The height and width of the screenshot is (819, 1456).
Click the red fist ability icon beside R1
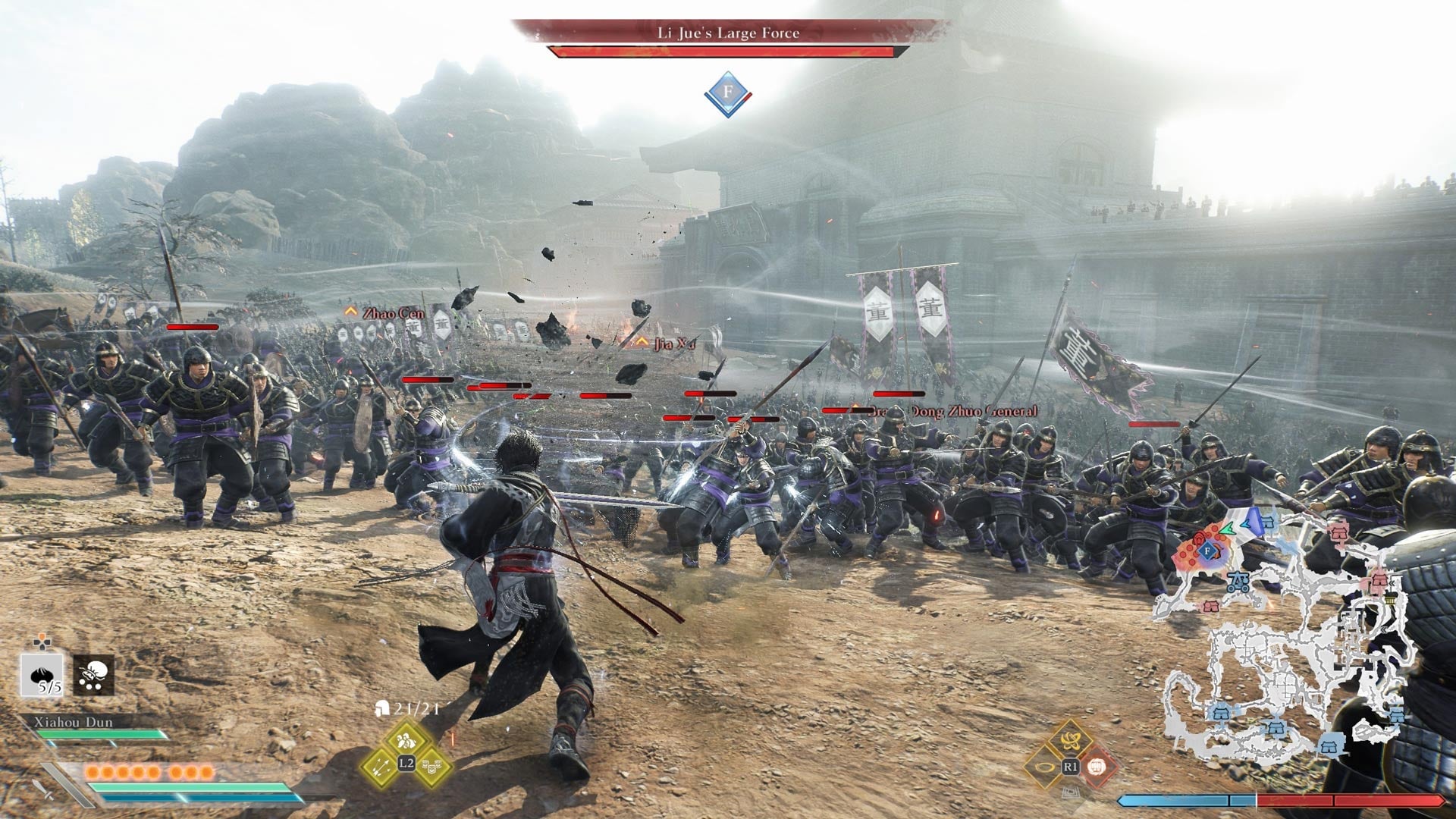click(1098, 767)
